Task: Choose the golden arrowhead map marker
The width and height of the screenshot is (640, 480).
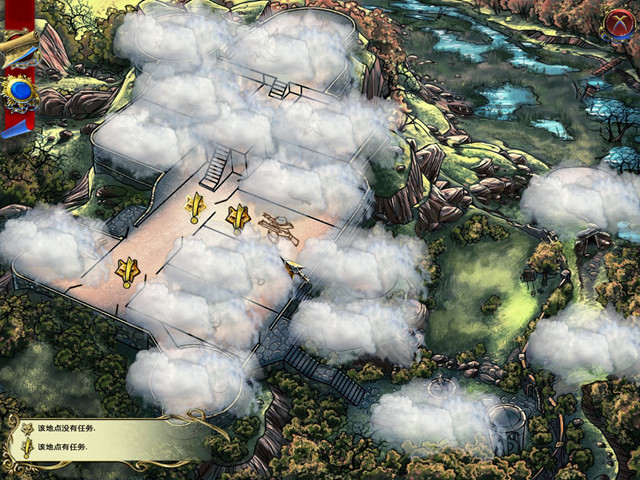Action: click(294, 268)
